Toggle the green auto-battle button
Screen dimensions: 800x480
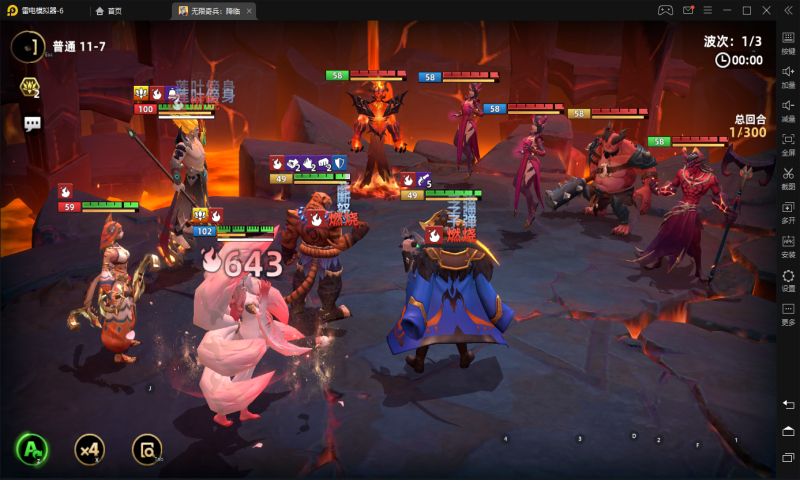click(31, 449)
